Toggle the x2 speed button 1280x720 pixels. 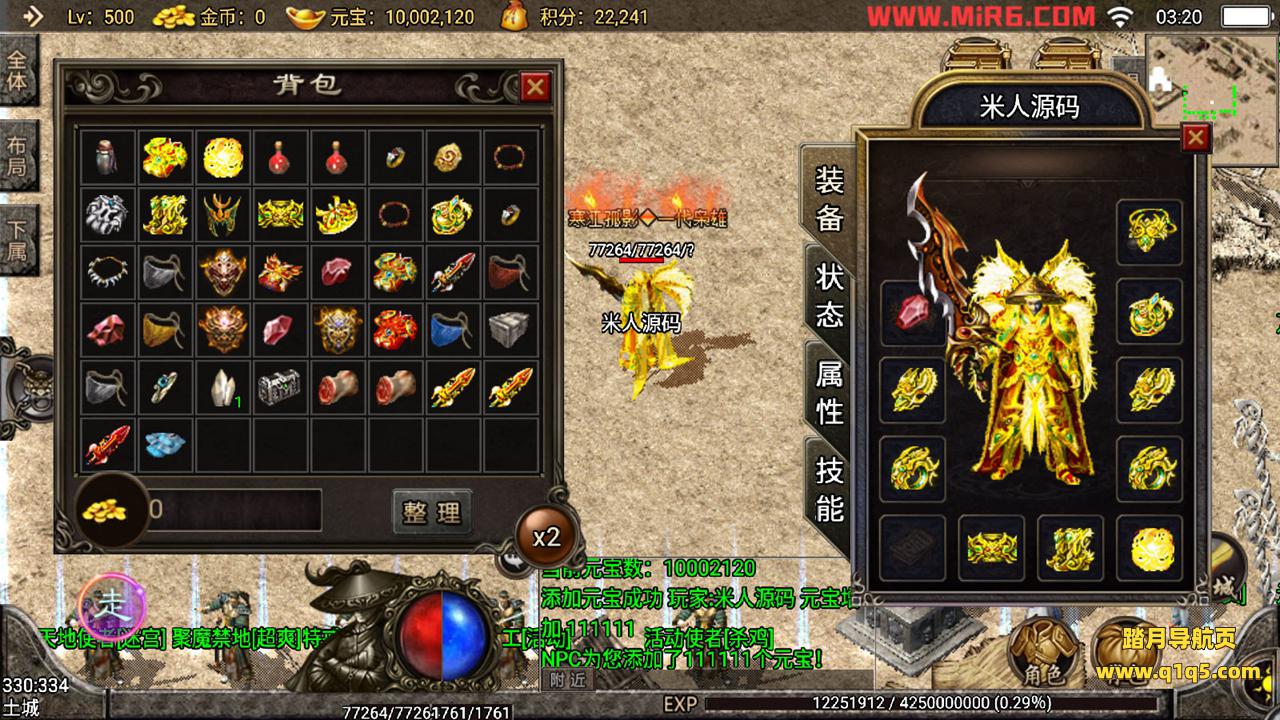[546, 537]
